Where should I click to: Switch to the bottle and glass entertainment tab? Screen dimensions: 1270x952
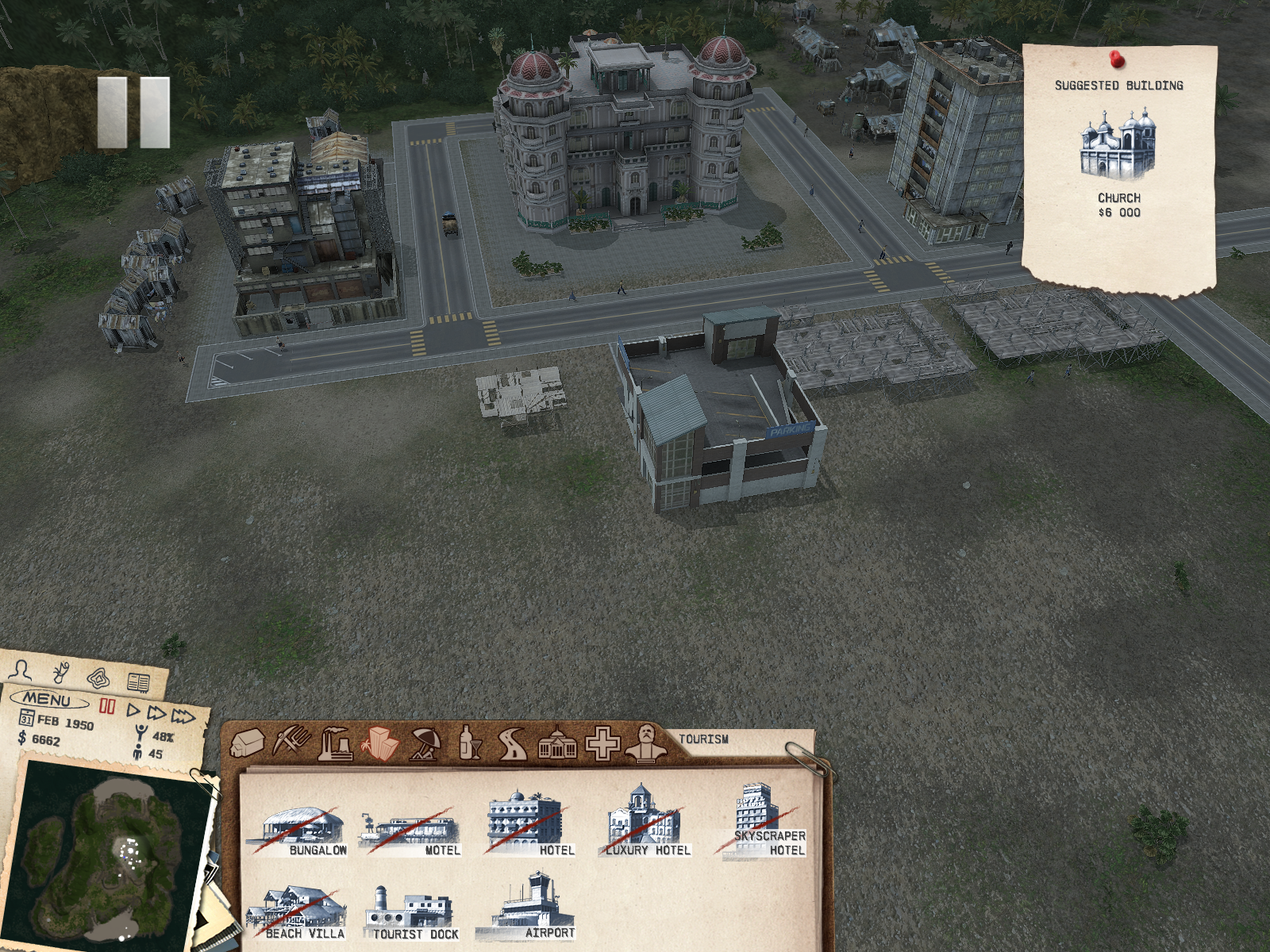coord(470,743)
